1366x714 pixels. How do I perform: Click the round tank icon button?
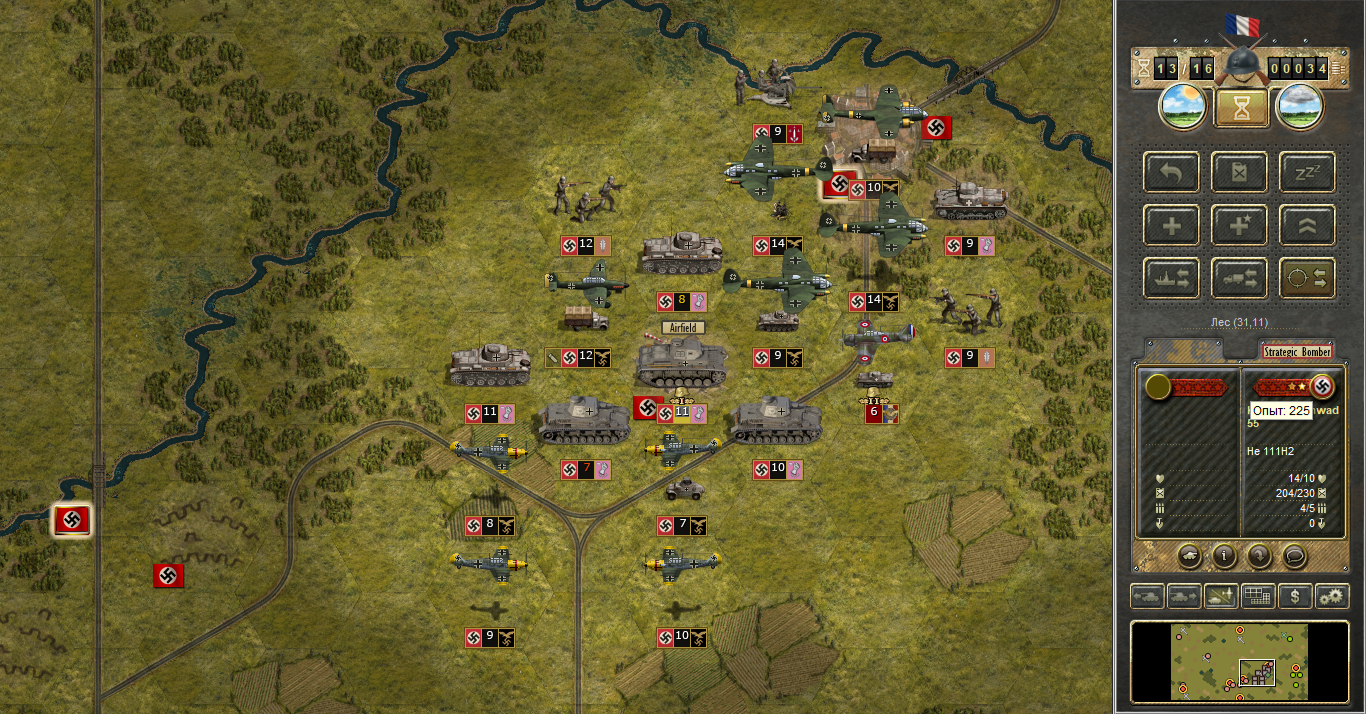[1189, 554]
